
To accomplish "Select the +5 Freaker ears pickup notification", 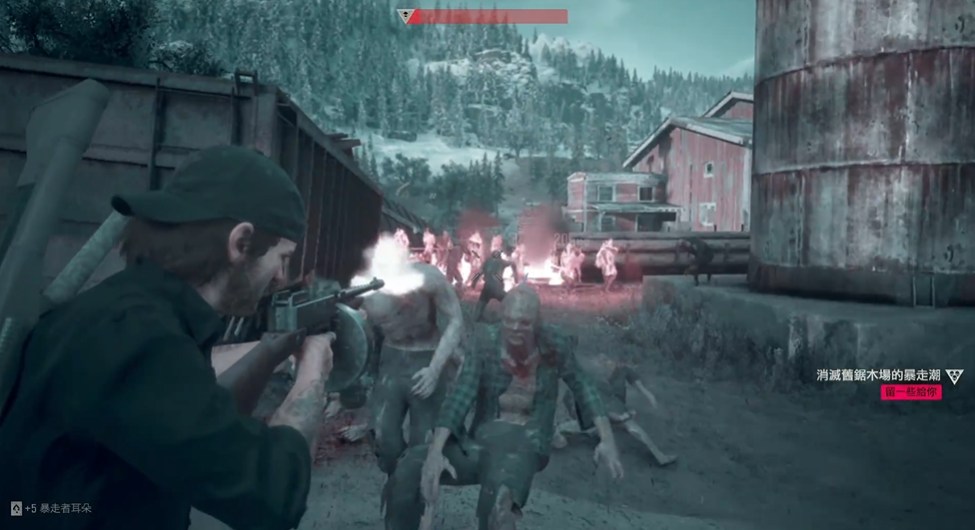I will click(x=52, y=508).
